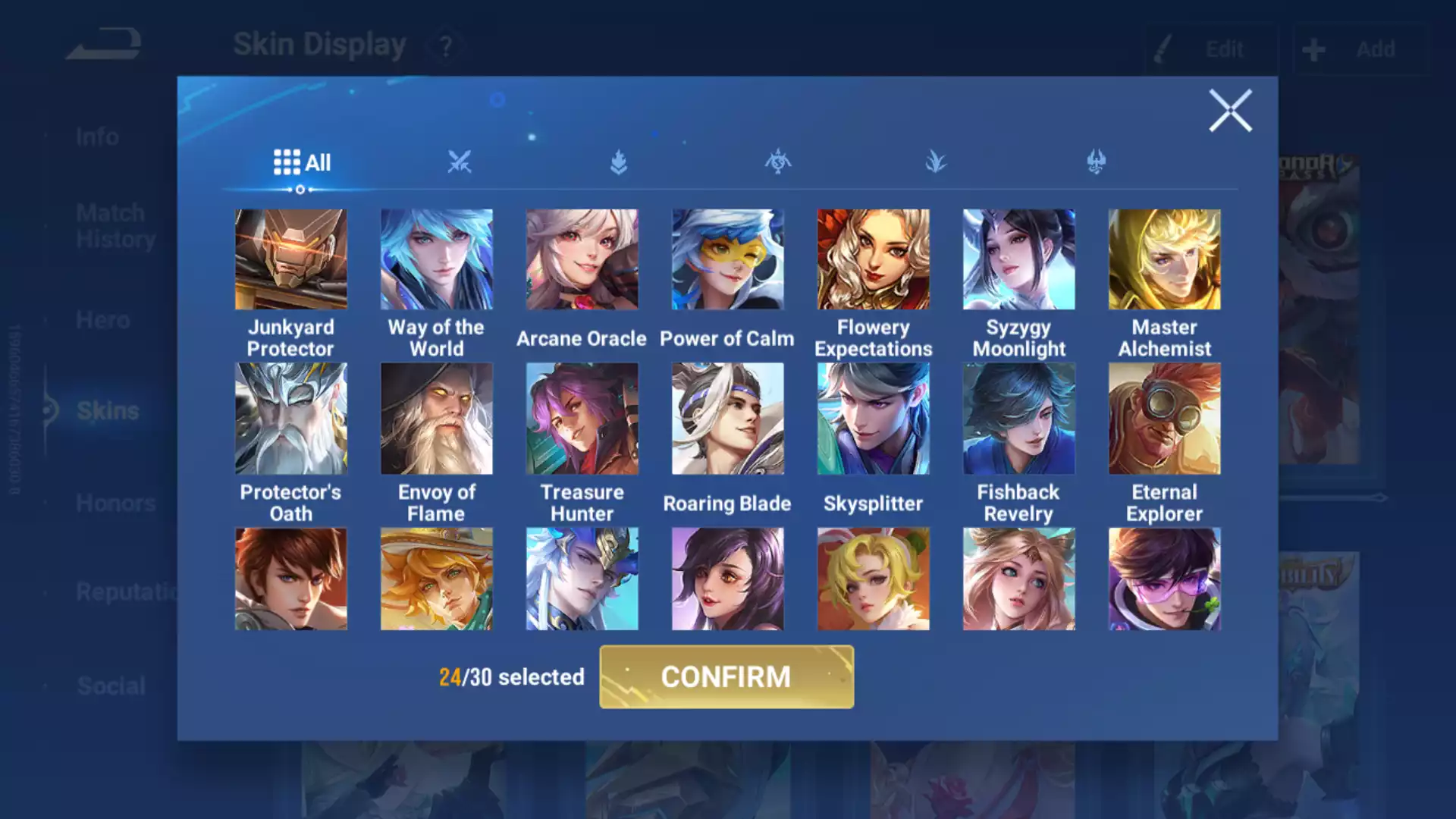
Task: Choose the Flowery Expectations skin
Action: pyautogui.click(x=873, y=259)
